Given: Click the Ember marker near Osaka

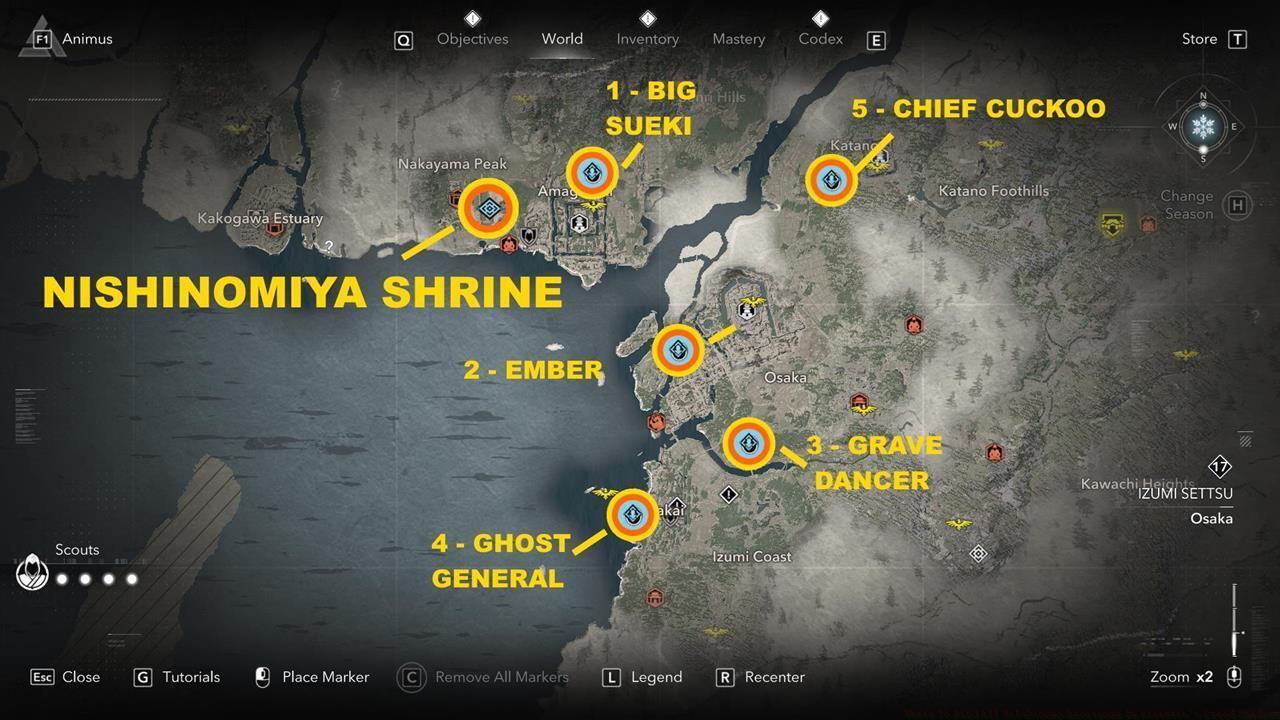Looking at the screenshot, I should click(x=677, y=350).
